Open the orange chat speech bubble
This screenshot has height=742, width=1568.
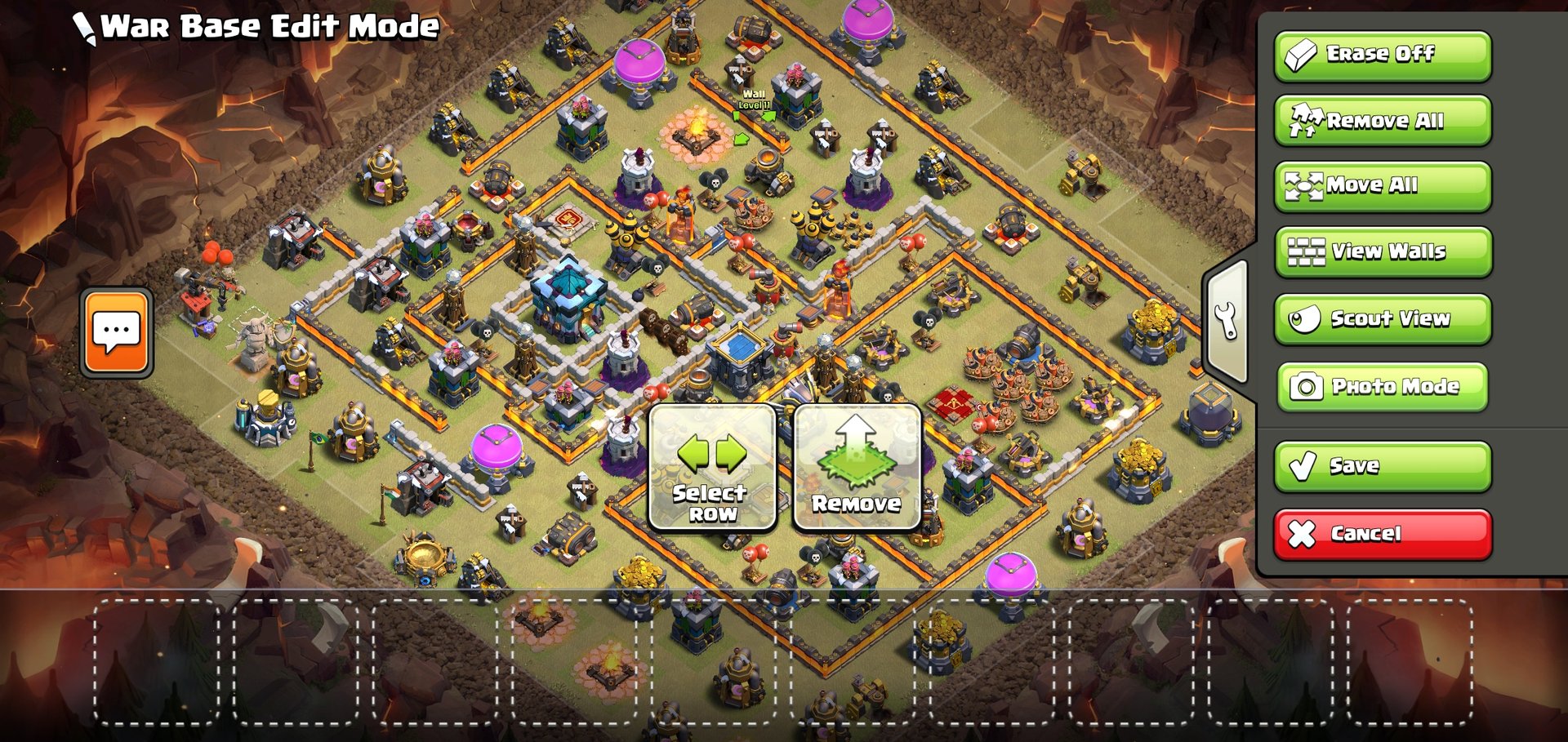117,332
